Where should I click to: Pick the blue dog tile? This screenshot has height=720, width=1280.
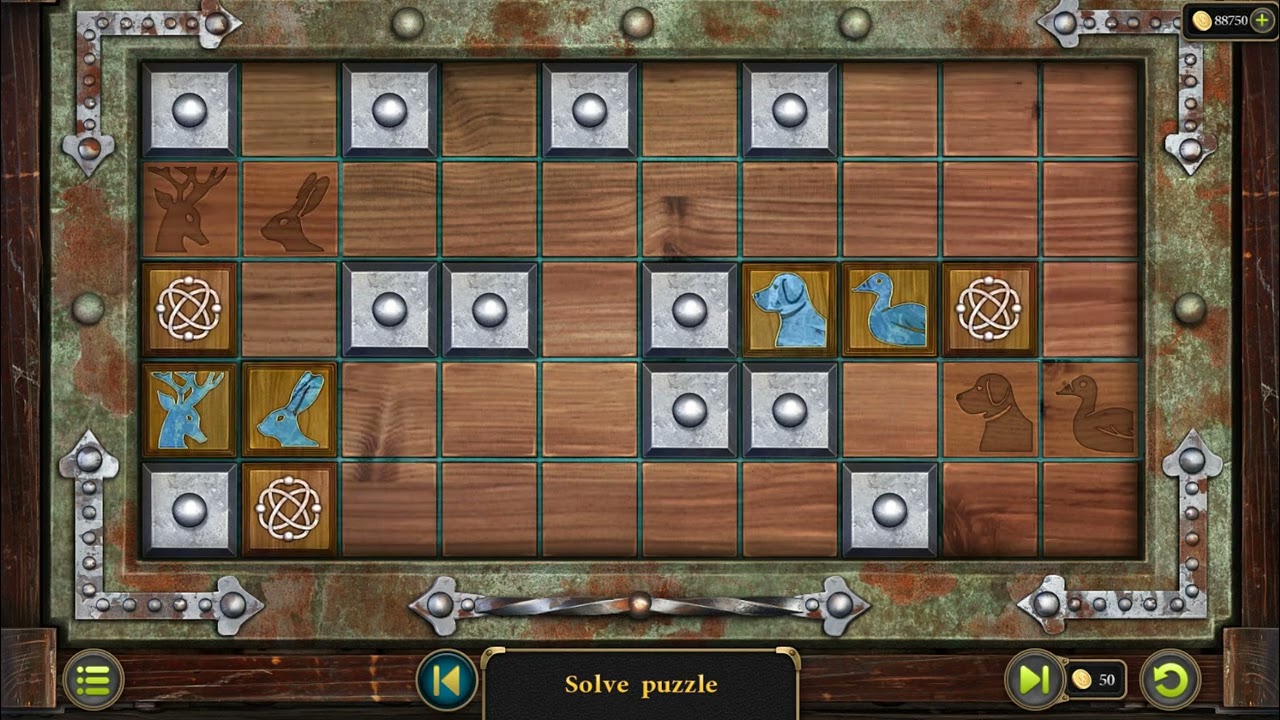coord(790,310)
